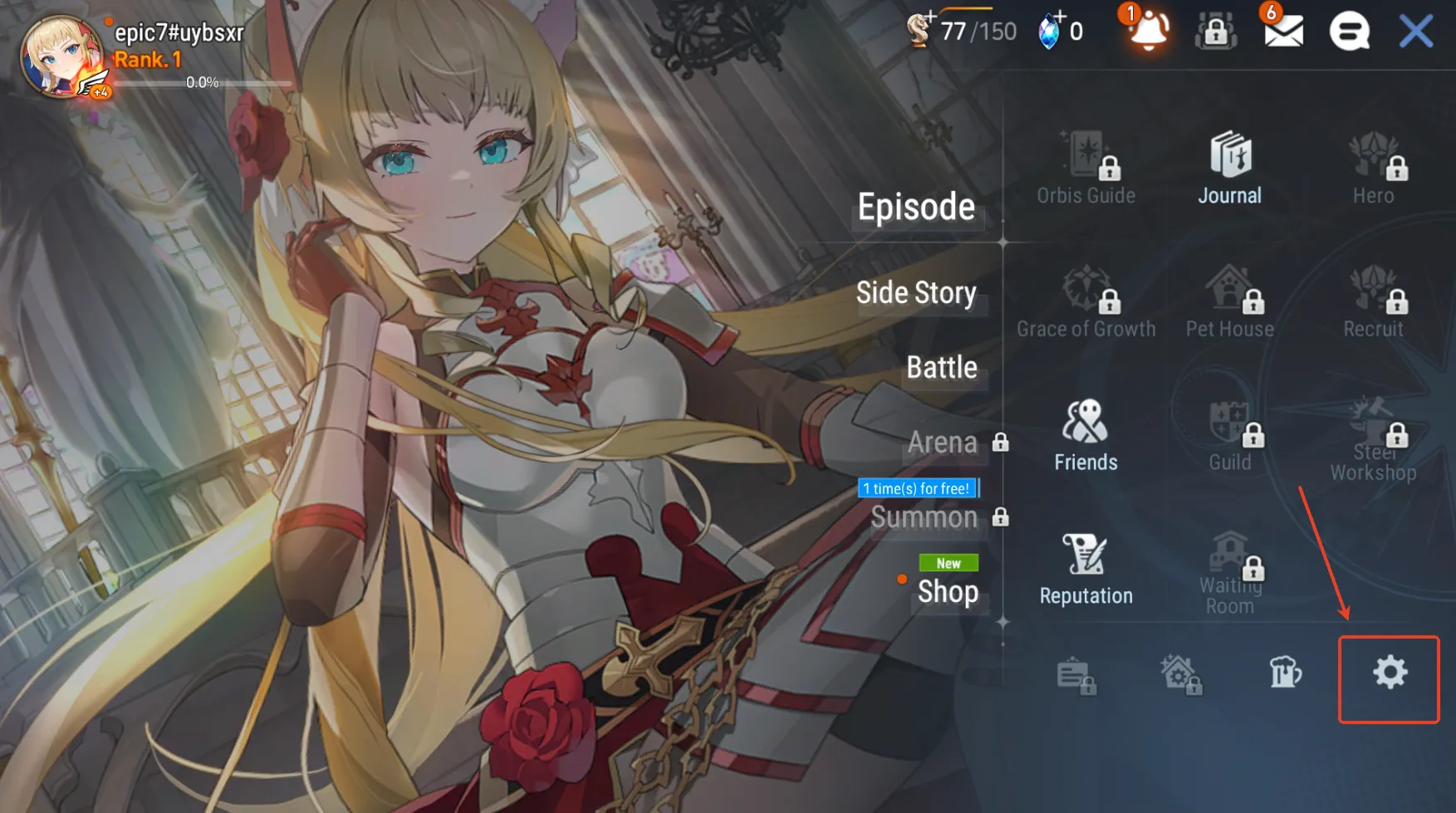Screen dimensions: 1456x813
Task: Click the beer mug tavern icon
Action: click(x=1285, y=673)
